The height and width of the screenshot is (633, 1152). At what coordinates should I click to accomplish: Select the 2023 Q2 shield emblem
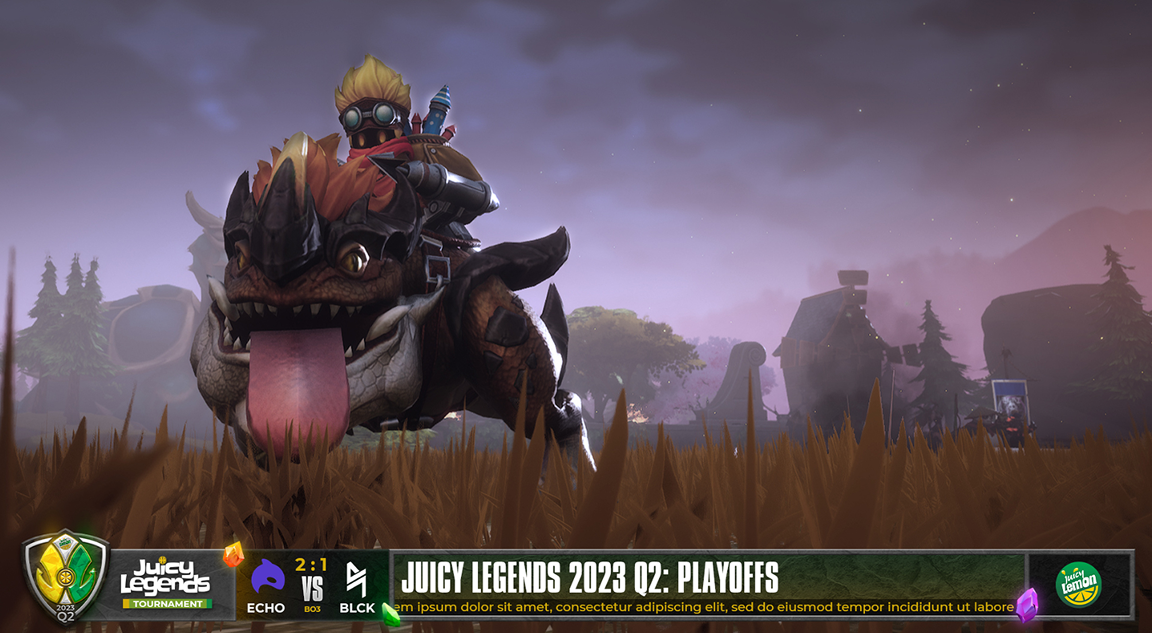(x=66, y=577)
